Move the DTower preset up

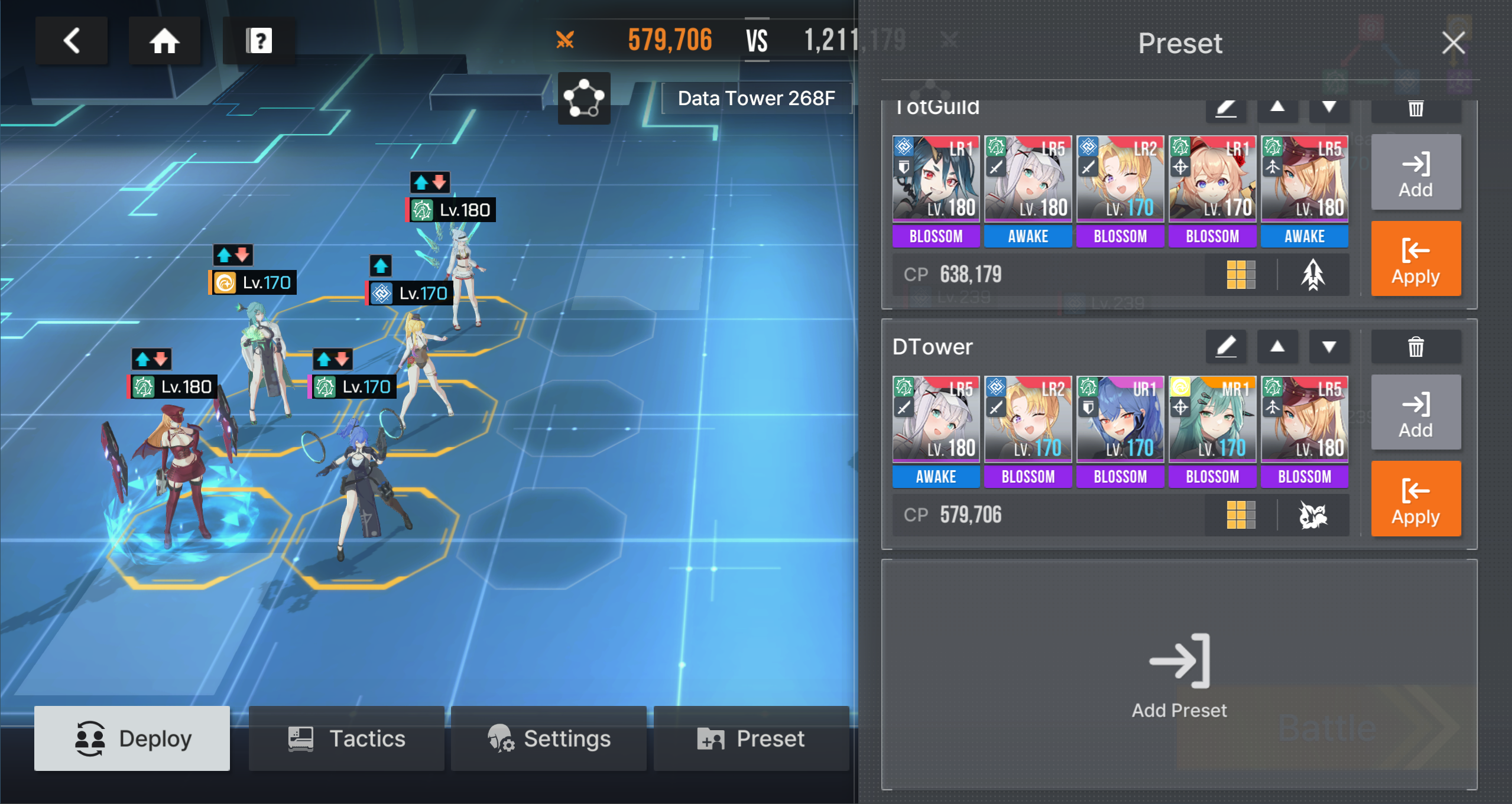tap(1277, 346)
